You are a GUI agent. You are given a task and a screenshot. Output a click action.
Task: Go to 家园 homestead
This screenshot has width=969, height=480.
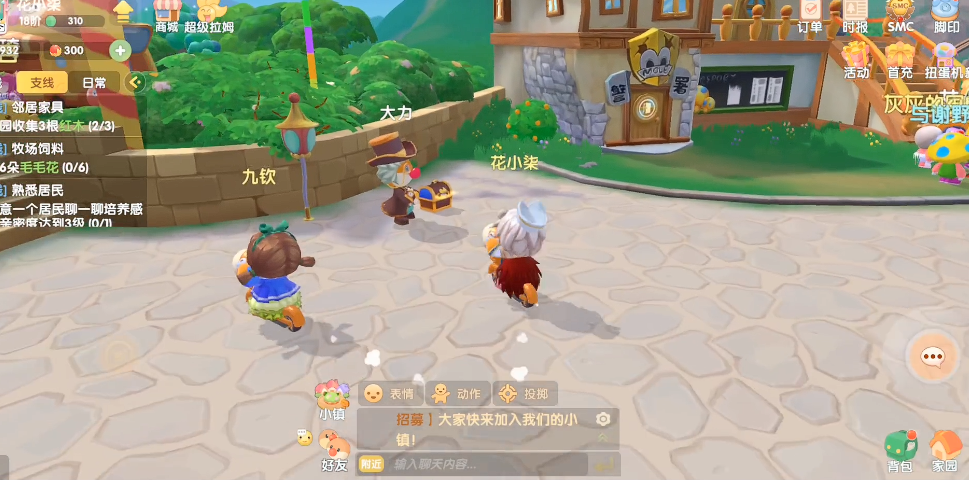[x=945, y=450]
